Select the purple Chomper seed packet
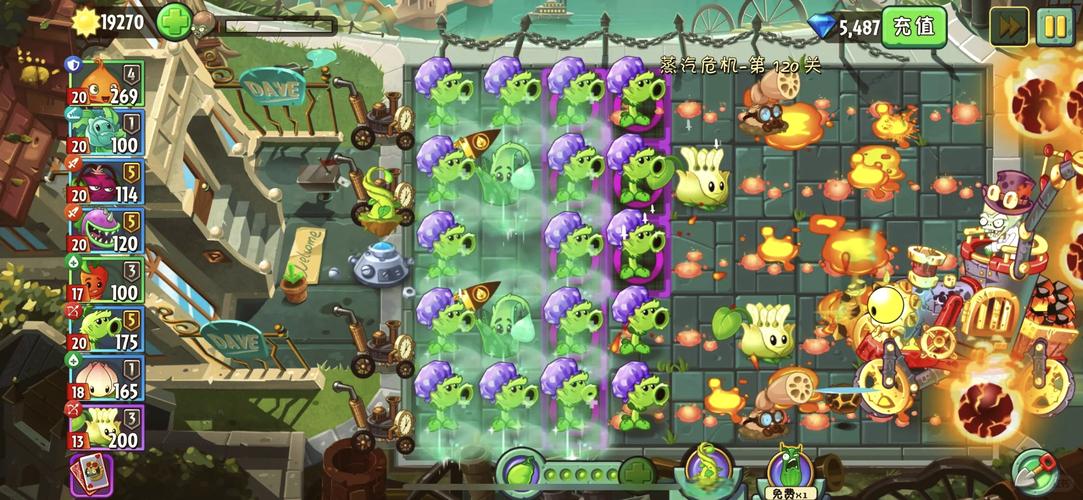1083x500 pixels. tap(105, 230)
